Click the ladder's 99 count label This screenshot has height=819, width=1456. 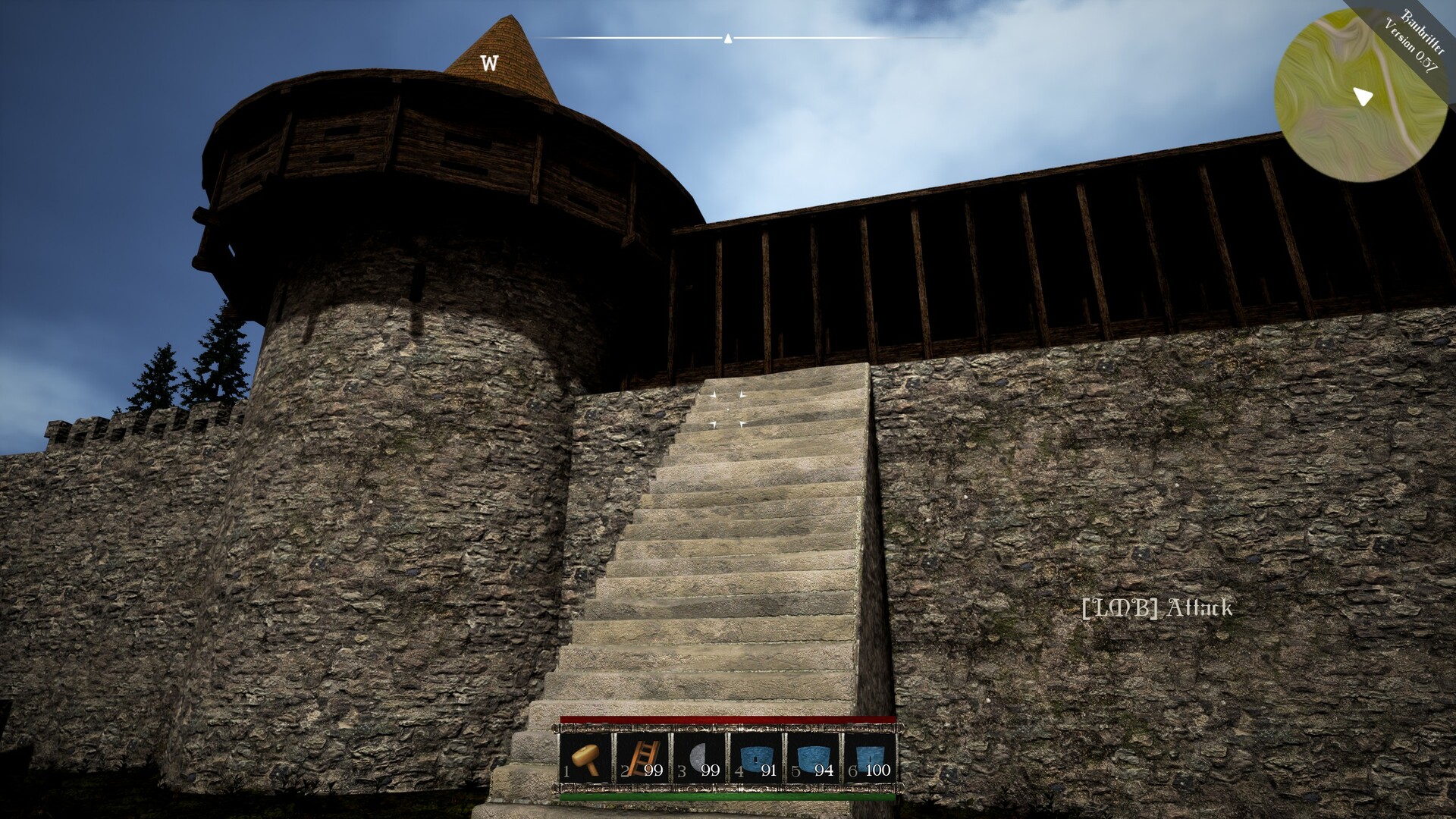click(654, 770)
